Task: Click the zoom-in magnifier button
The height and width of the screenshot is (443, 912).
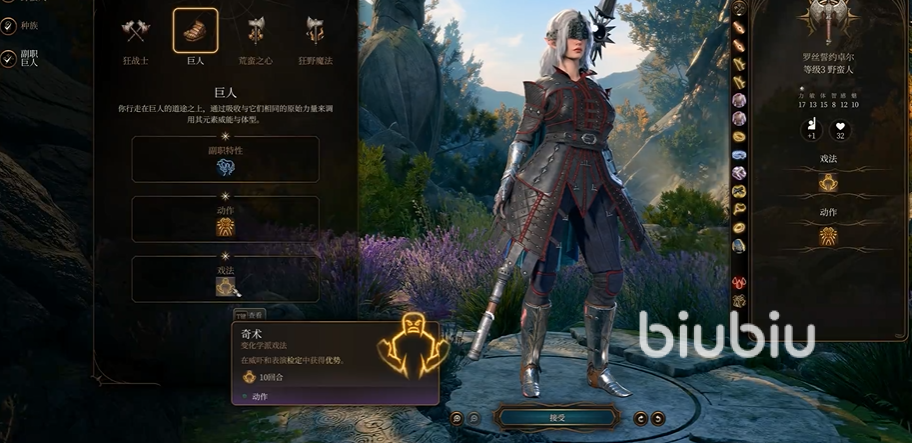Action: [456, 418]
